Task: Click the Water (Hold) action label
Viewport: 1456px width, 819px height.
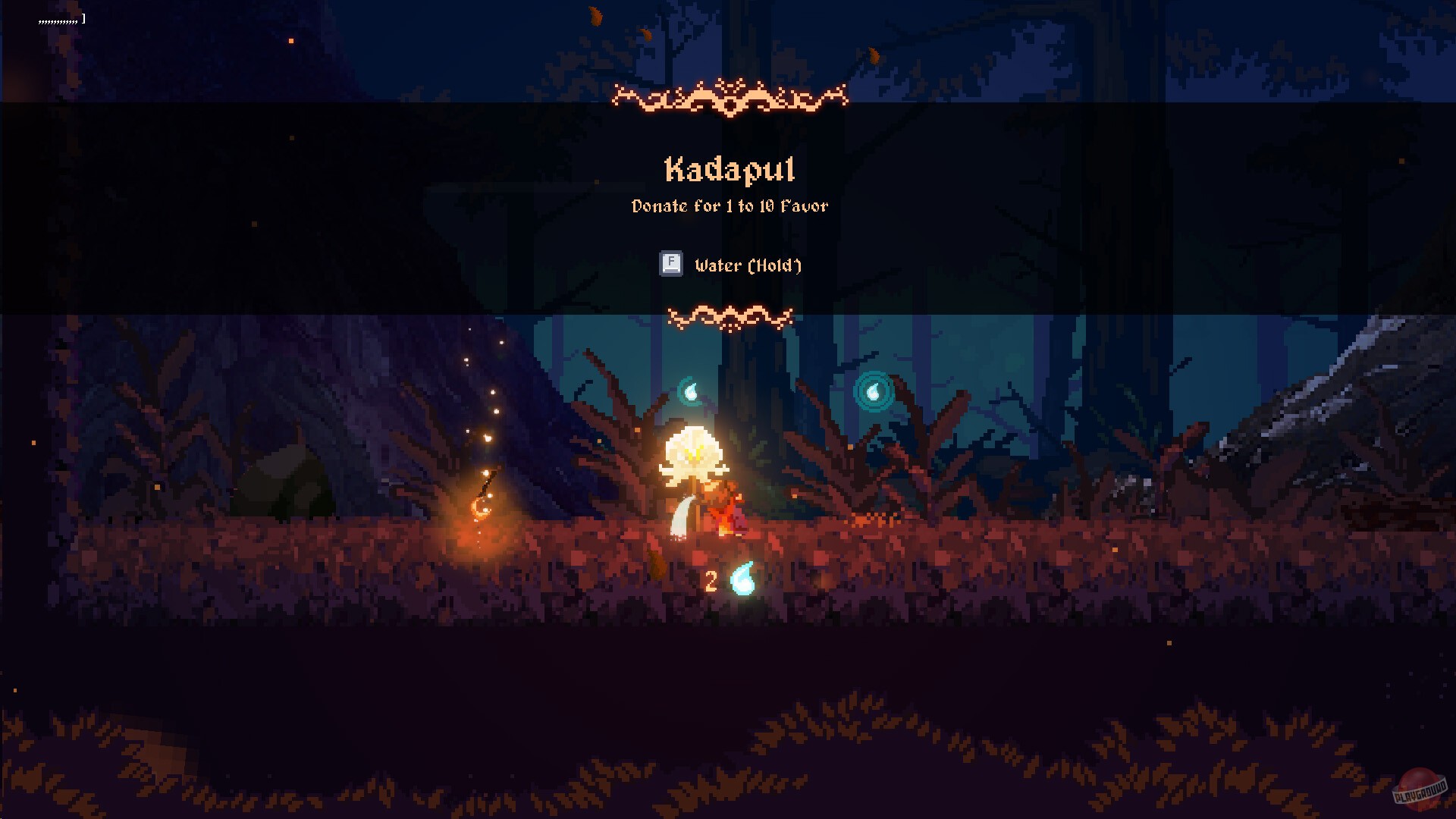Action: (748, 265)
